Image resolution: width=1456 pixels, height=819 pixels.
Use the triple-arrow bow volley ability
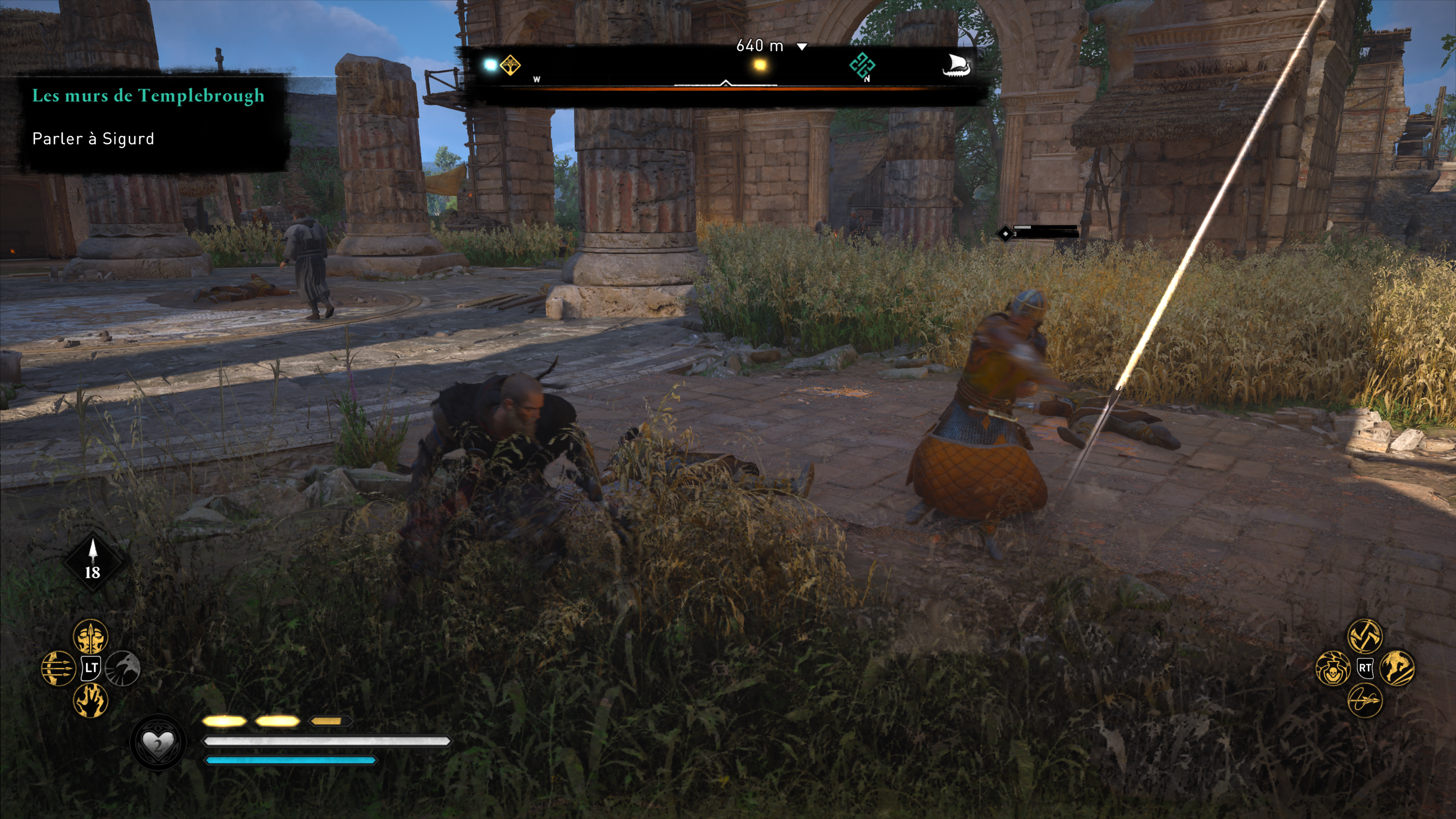[58, 668]
